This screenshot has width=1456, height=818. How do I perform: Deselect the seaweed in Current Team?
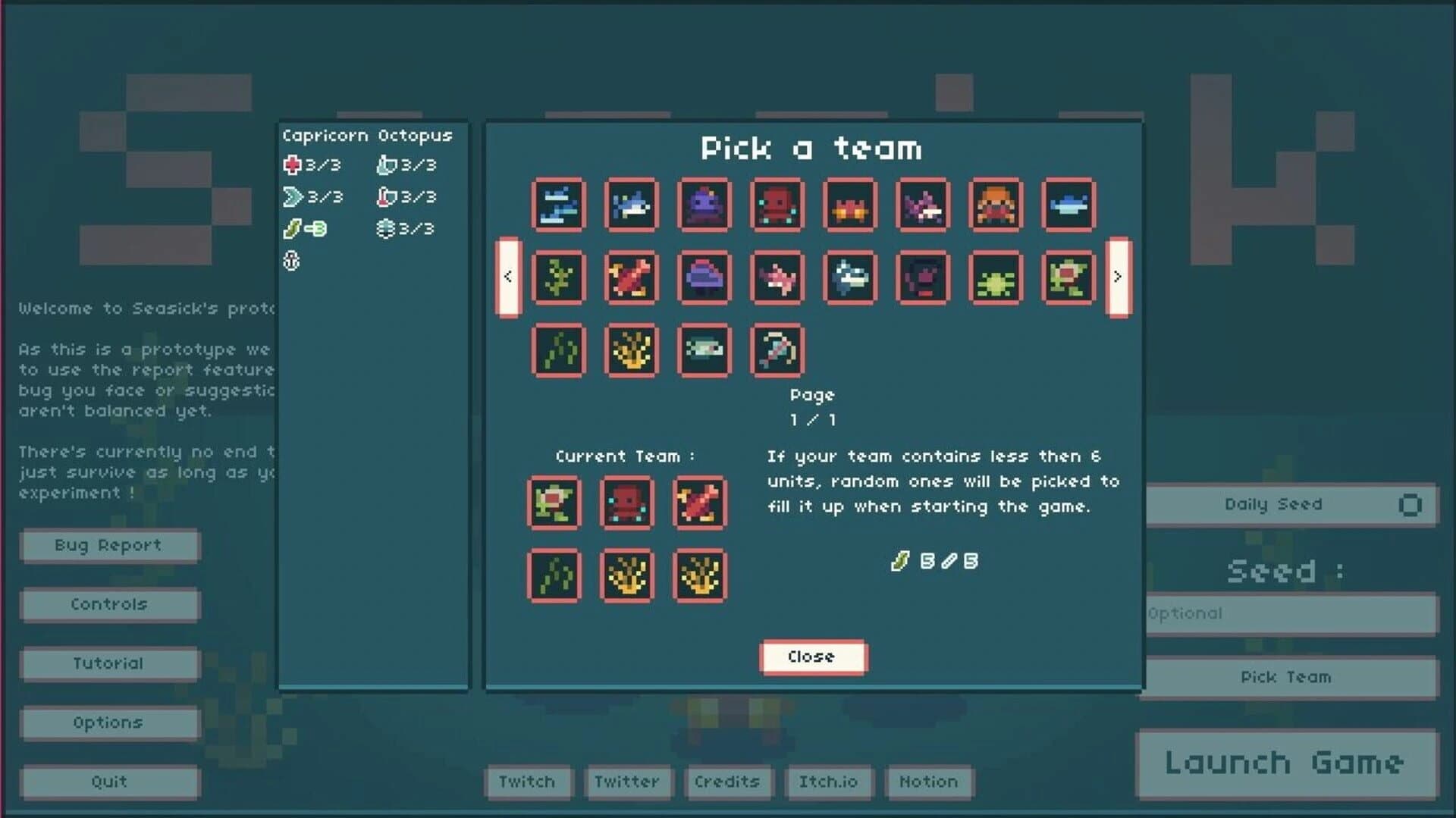tap(554, 575)
